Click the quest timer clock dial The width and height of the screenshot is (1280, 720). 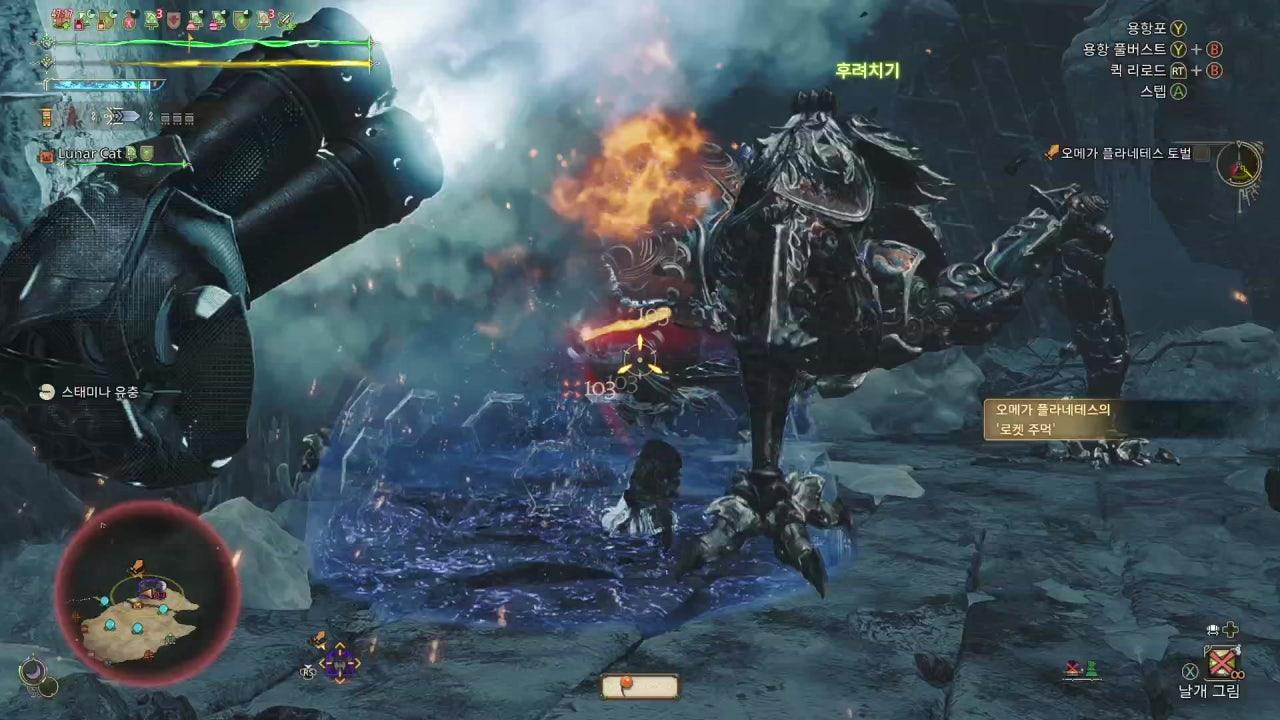(1239, 162)
